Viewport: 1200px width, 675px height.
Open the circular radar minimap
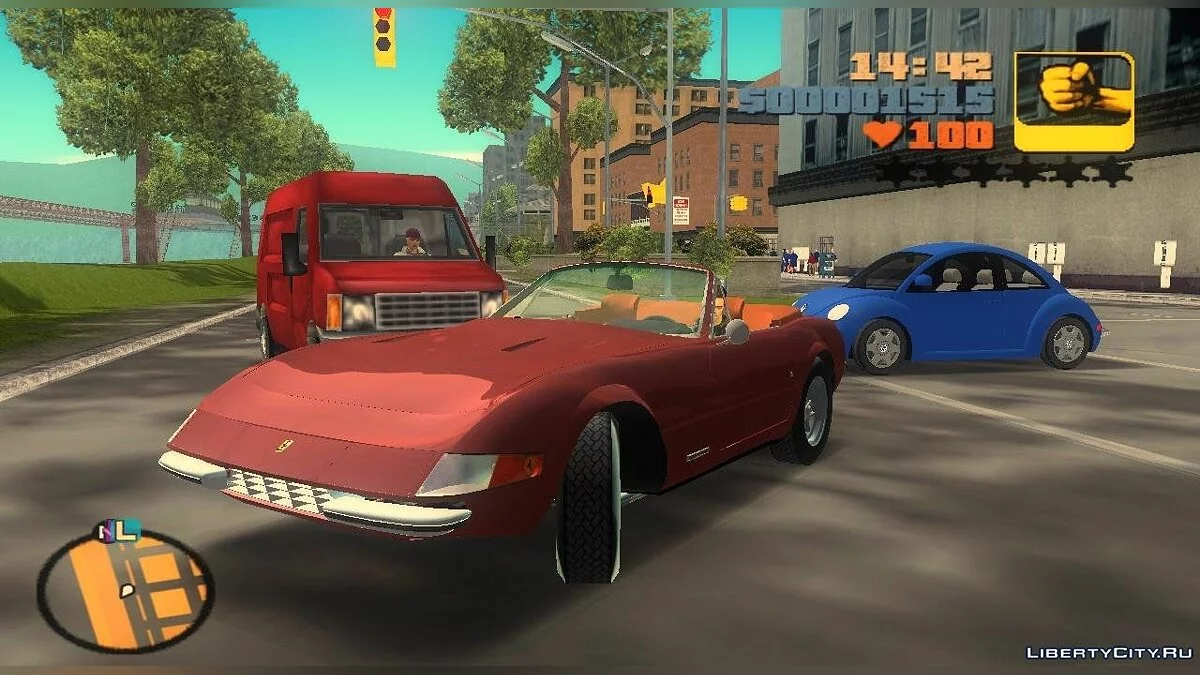coord(125,590)
